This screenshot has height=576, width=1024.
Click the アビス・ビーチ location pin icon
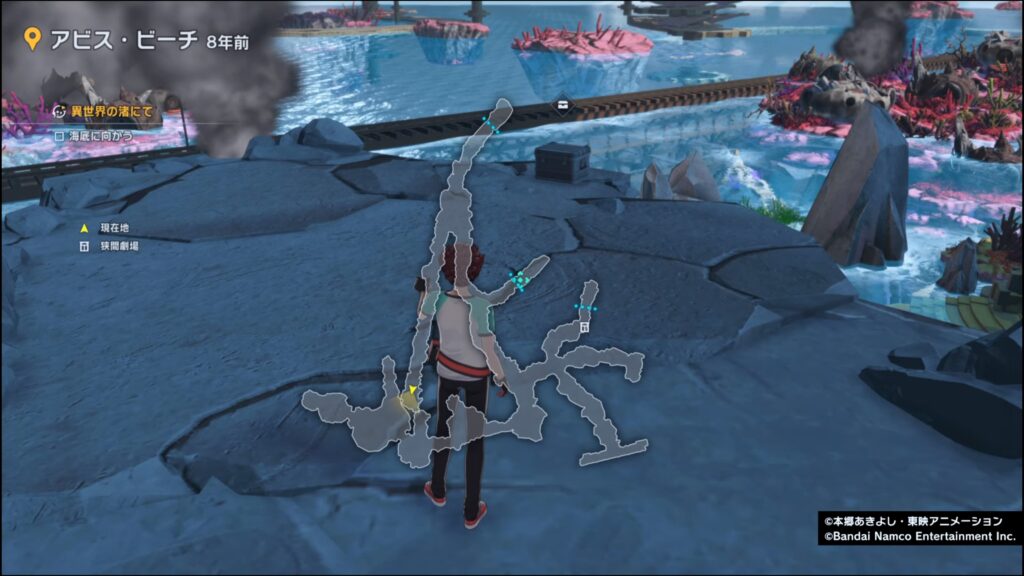[32, 39]
